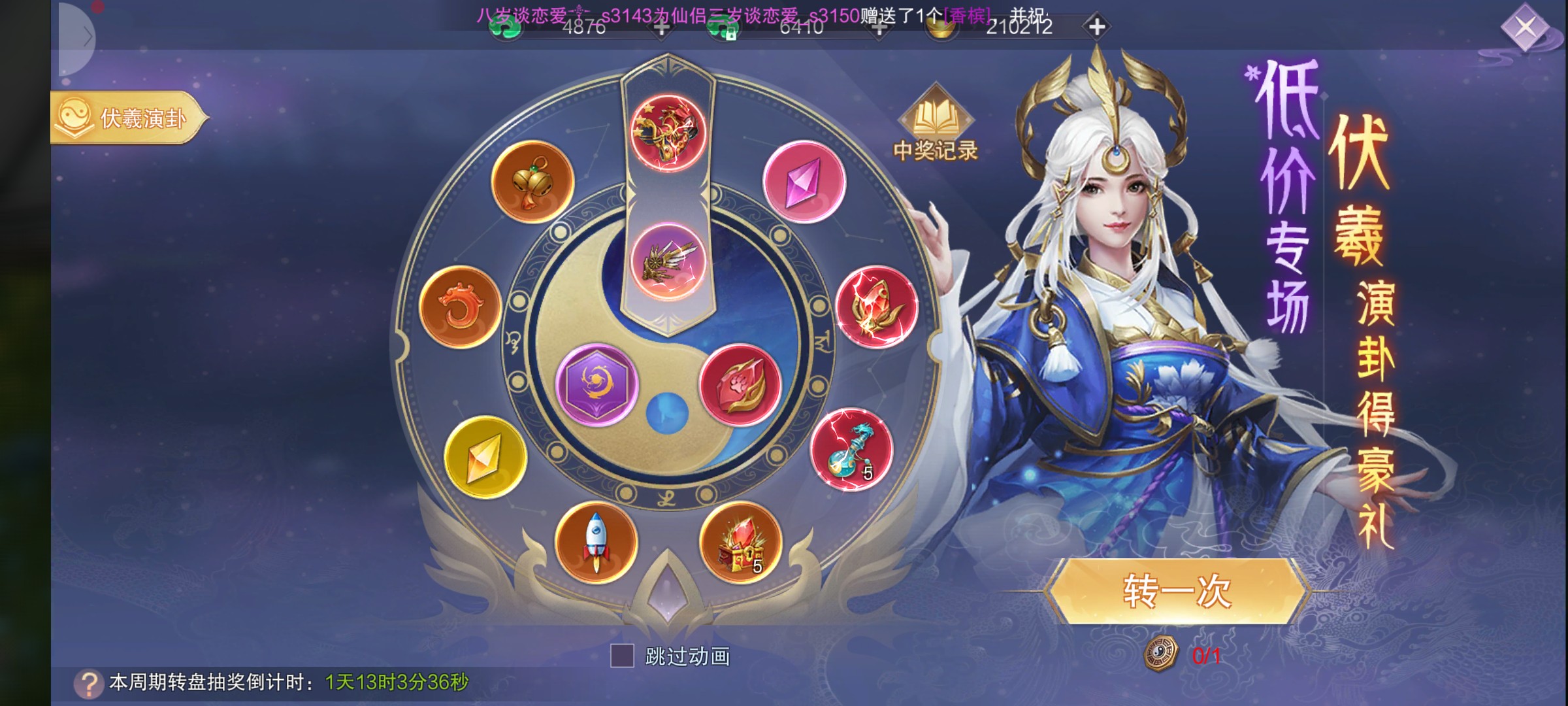1568x706 pixels.
Task: Show help via the question mark icon
Action: click(x=89, y=683)
